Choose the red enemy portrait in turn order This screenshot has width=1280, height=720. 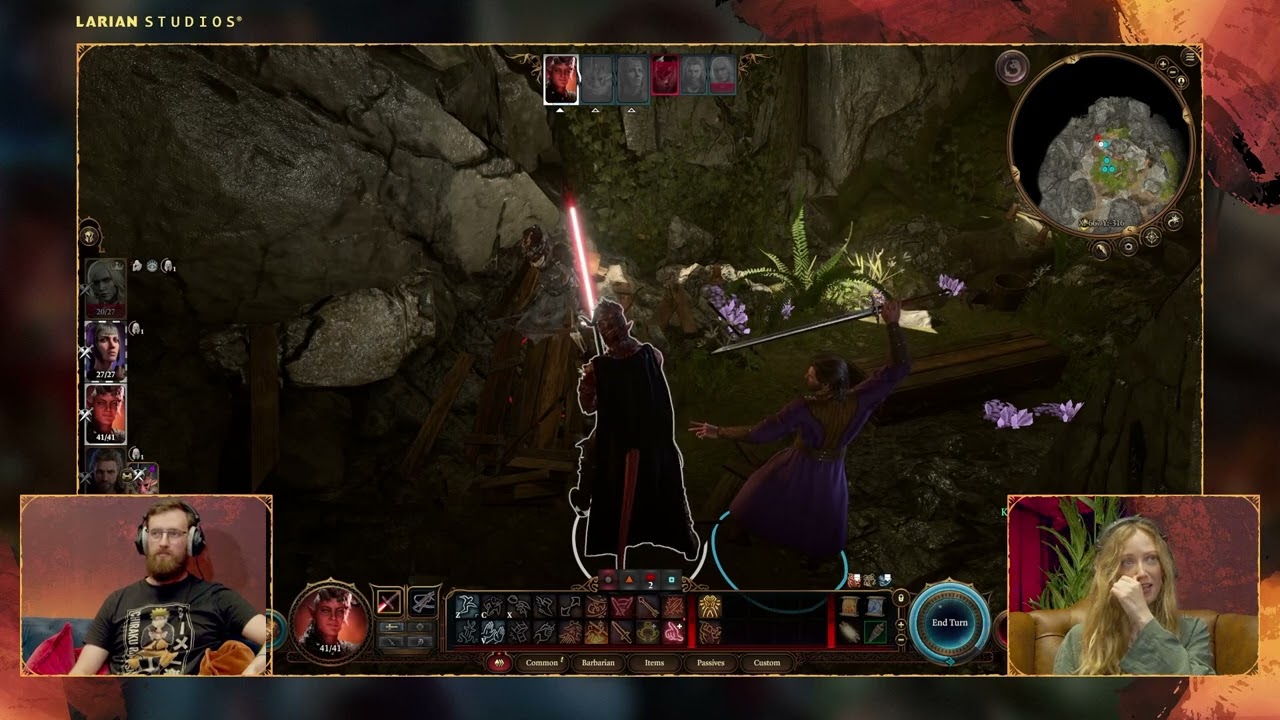pyautogui.click(x=665, y=76)
